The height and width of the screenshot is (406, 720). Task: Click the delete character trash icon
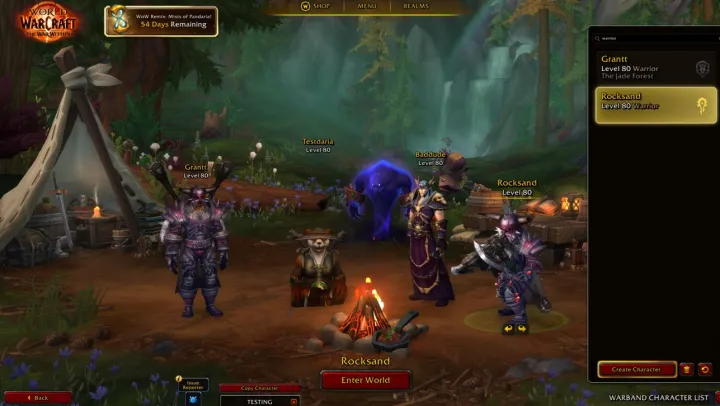(687, 369)
